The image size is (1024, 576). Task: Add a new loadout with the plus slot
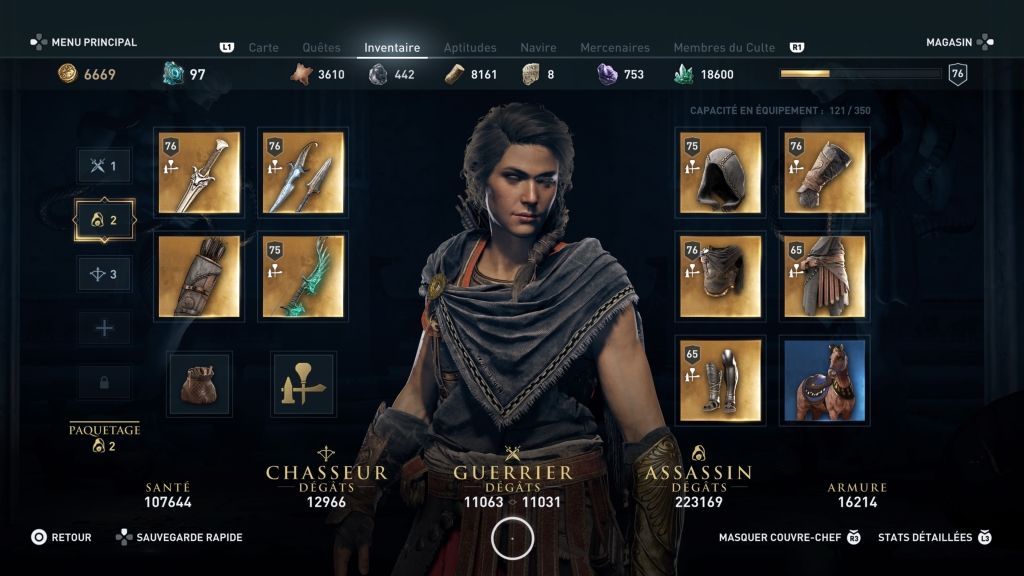104,328
